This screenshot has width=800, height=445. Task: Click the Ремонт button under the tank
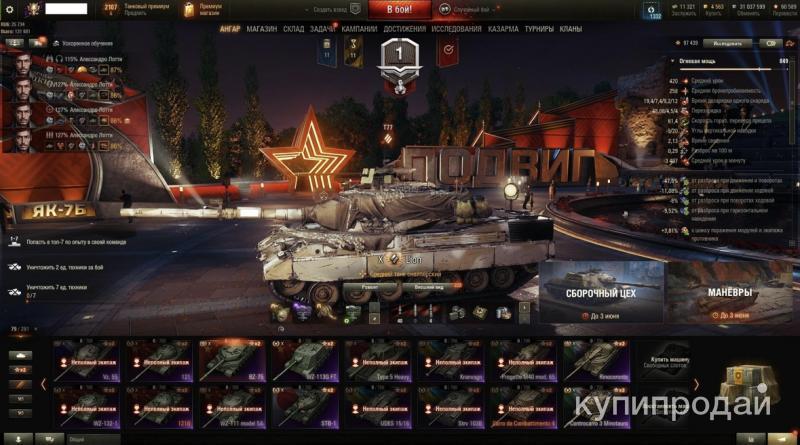[363, 286]
